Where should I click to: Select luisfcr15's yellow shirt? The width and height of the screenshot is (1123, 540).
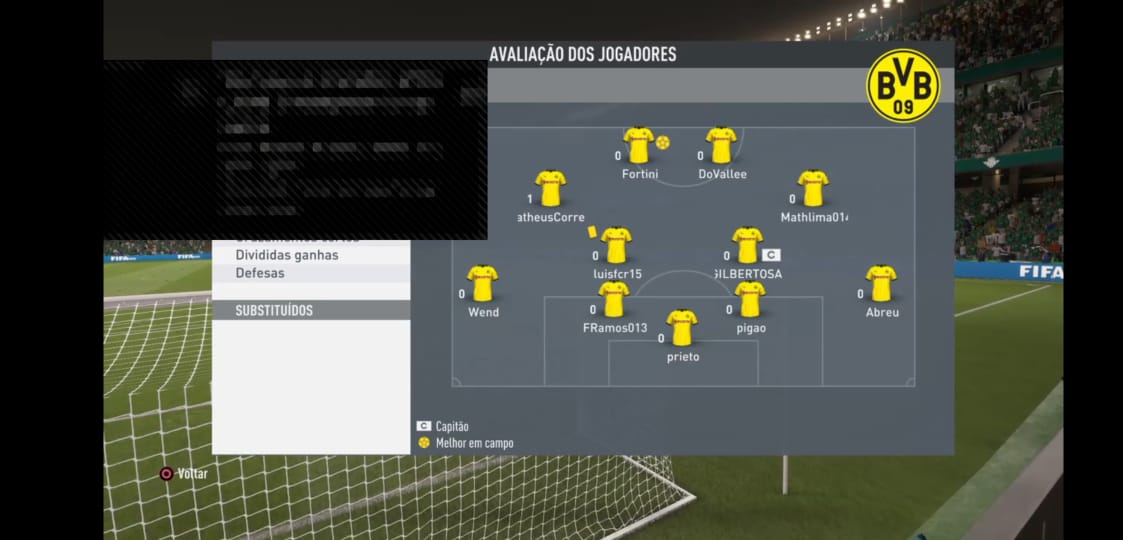click(616, 245)
